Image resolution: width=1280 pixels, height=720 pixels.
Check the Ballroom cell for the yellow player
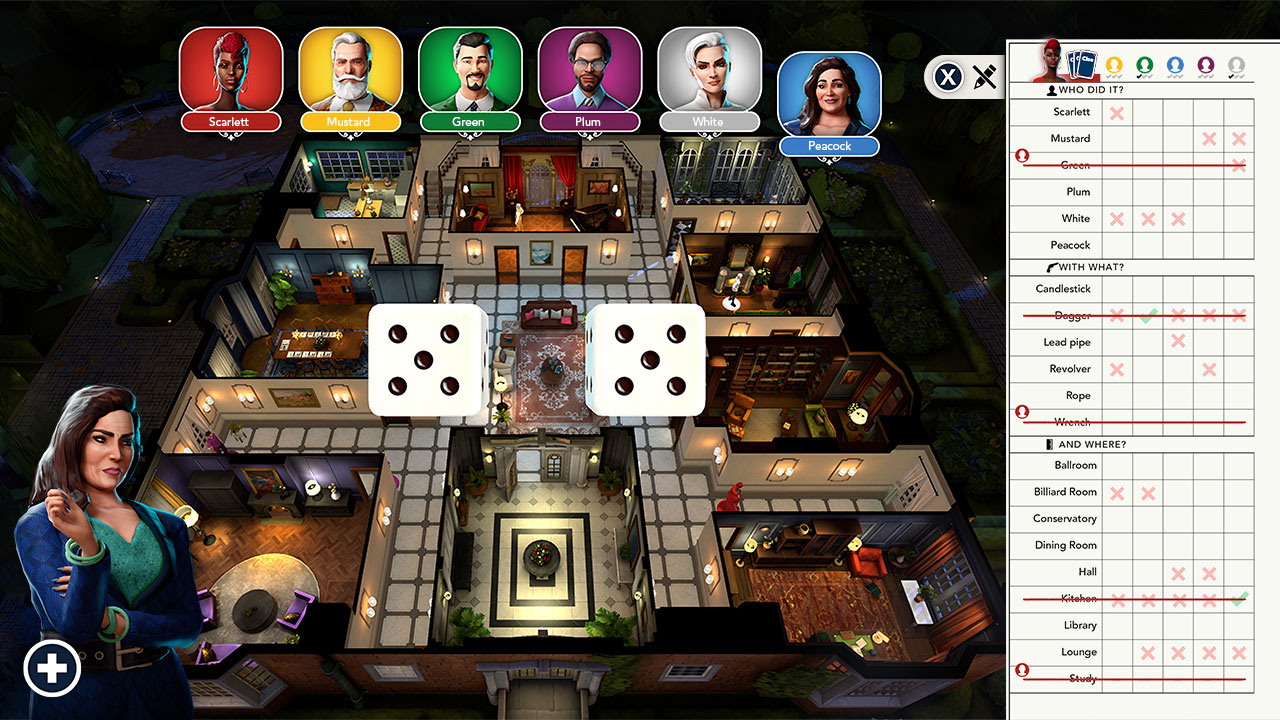coord(1117,465)
